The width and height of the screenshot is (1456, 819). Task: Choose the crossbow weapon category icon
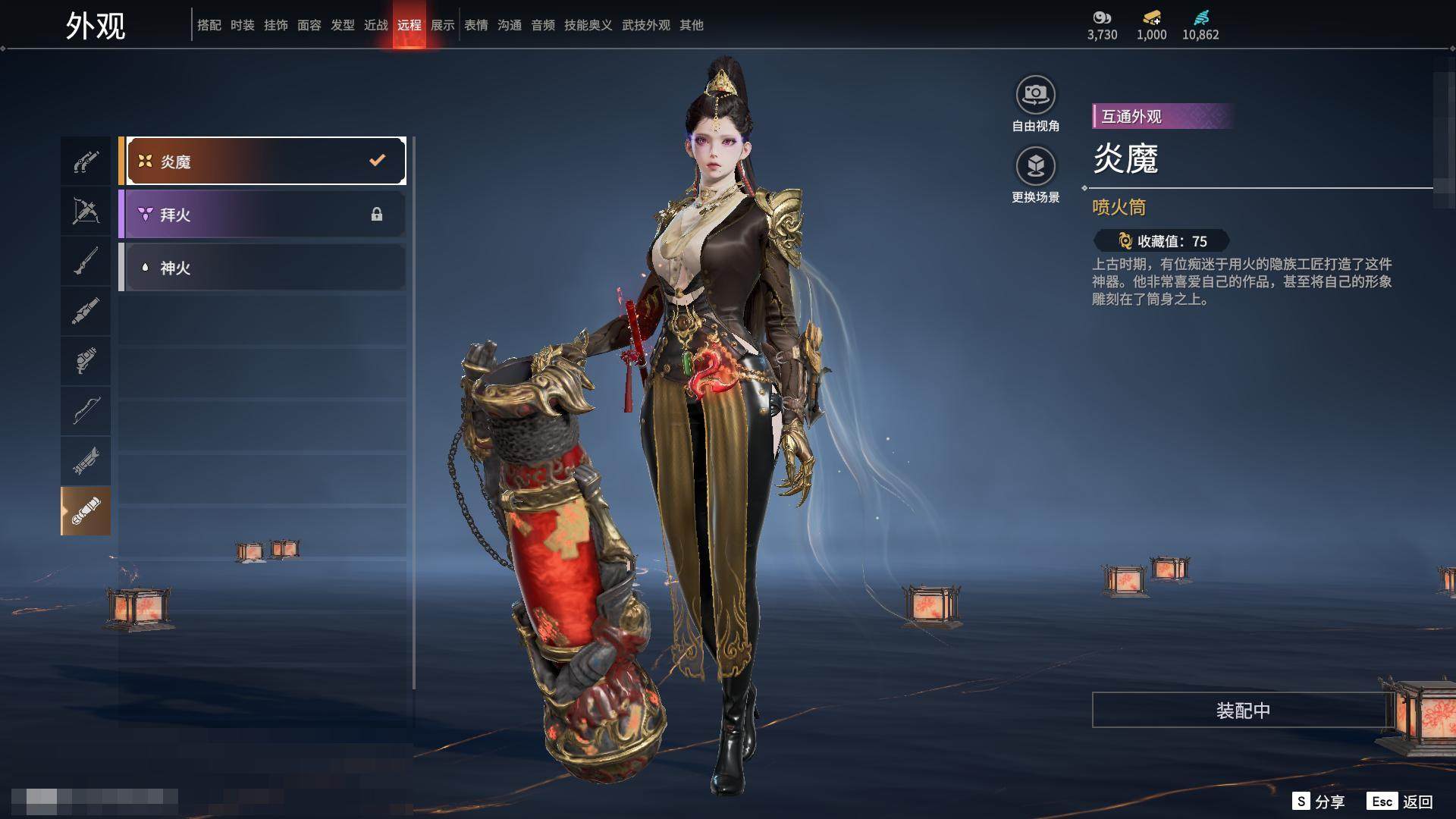click(86, 211)
